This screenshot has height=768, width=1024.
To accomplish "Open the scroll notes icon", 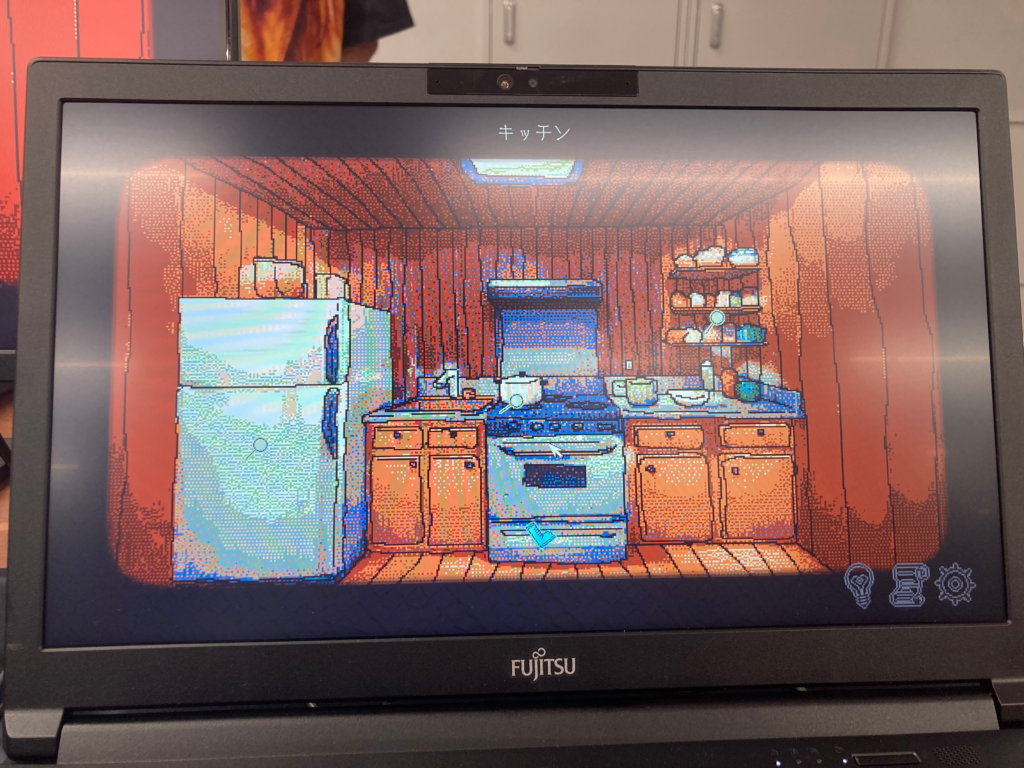I will click(x=908, y=584).
